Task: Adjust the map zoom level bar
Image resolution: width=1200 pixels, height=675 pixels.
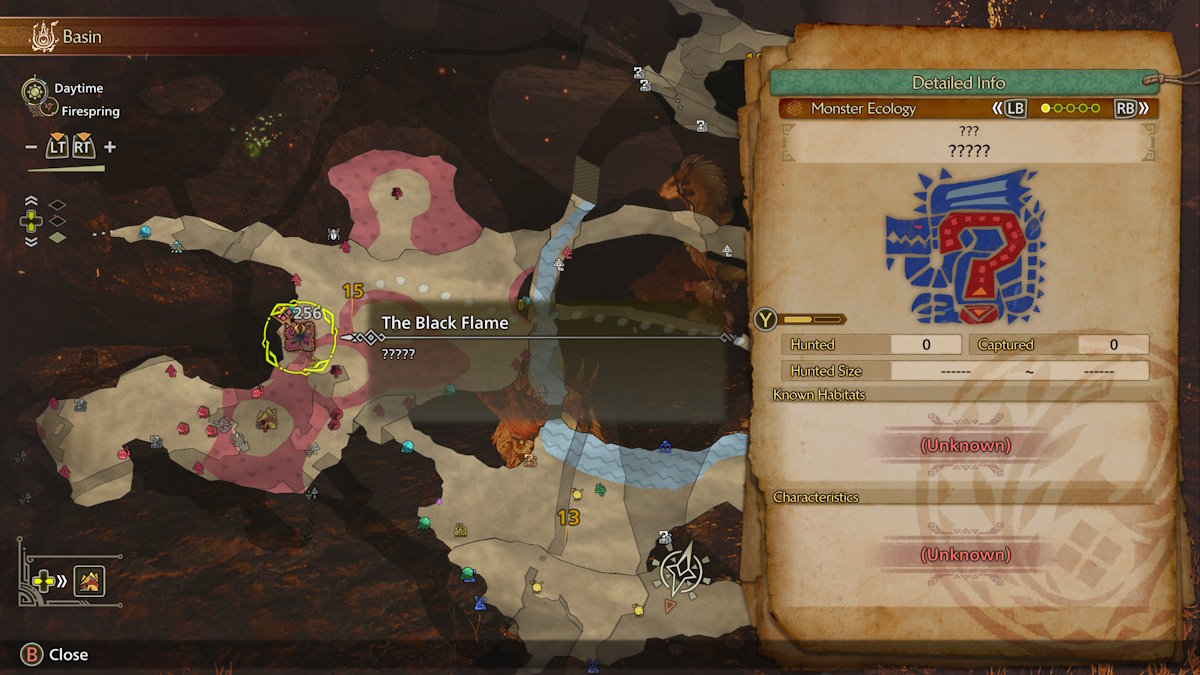Action: coord(66,169)
